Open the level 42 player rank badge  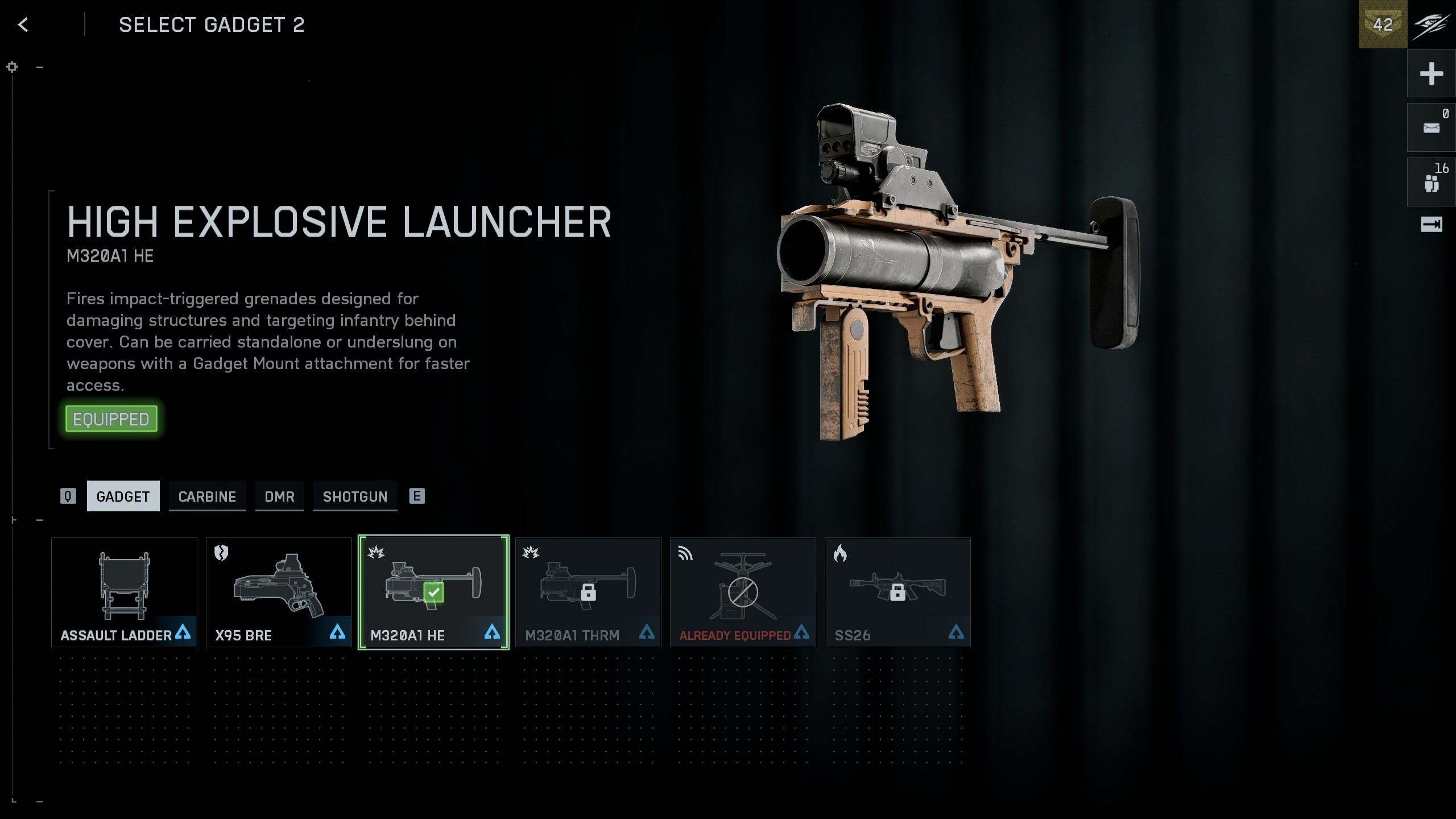coord(1383,24)
